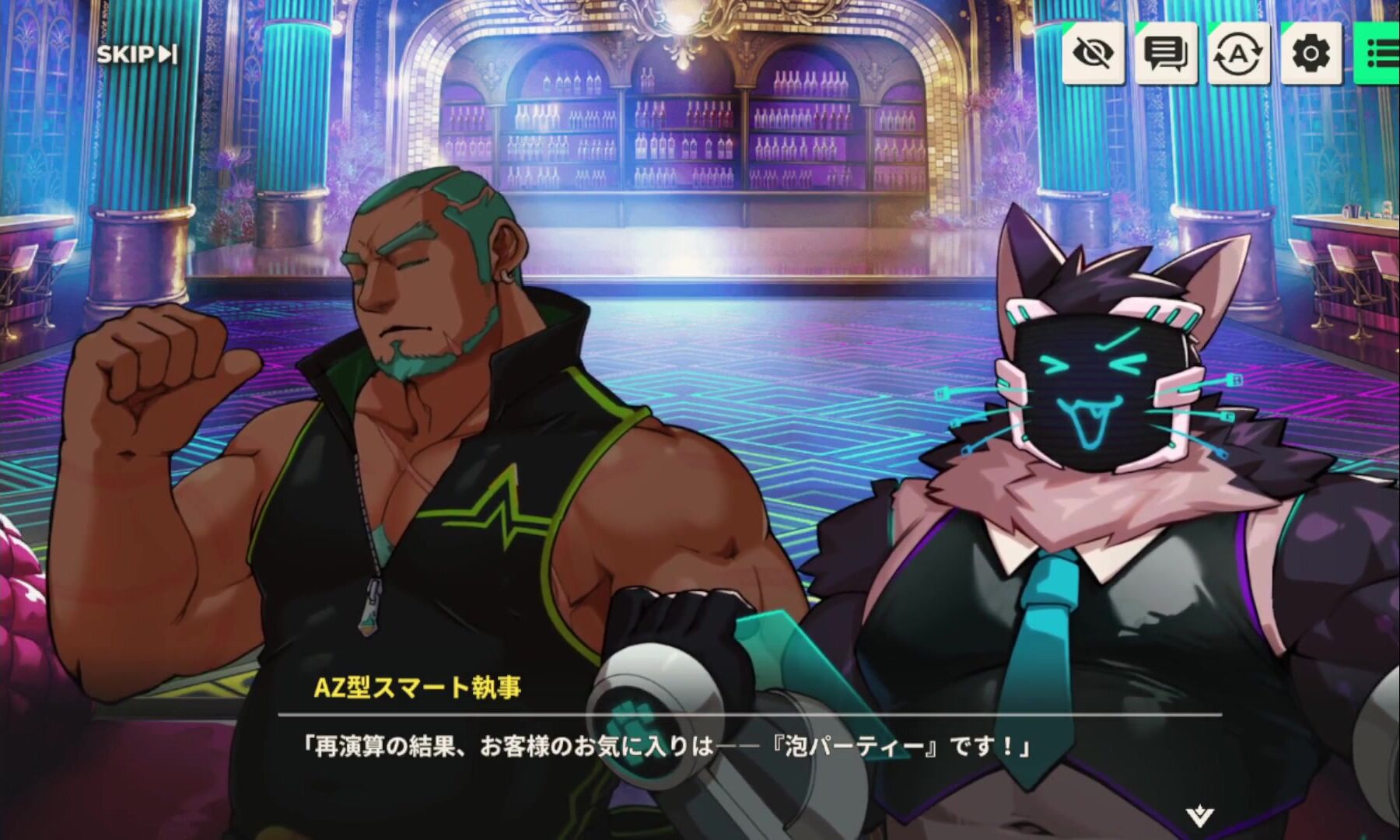Hide the dialogue interface with the eye icon

[x=1093, y=53]
